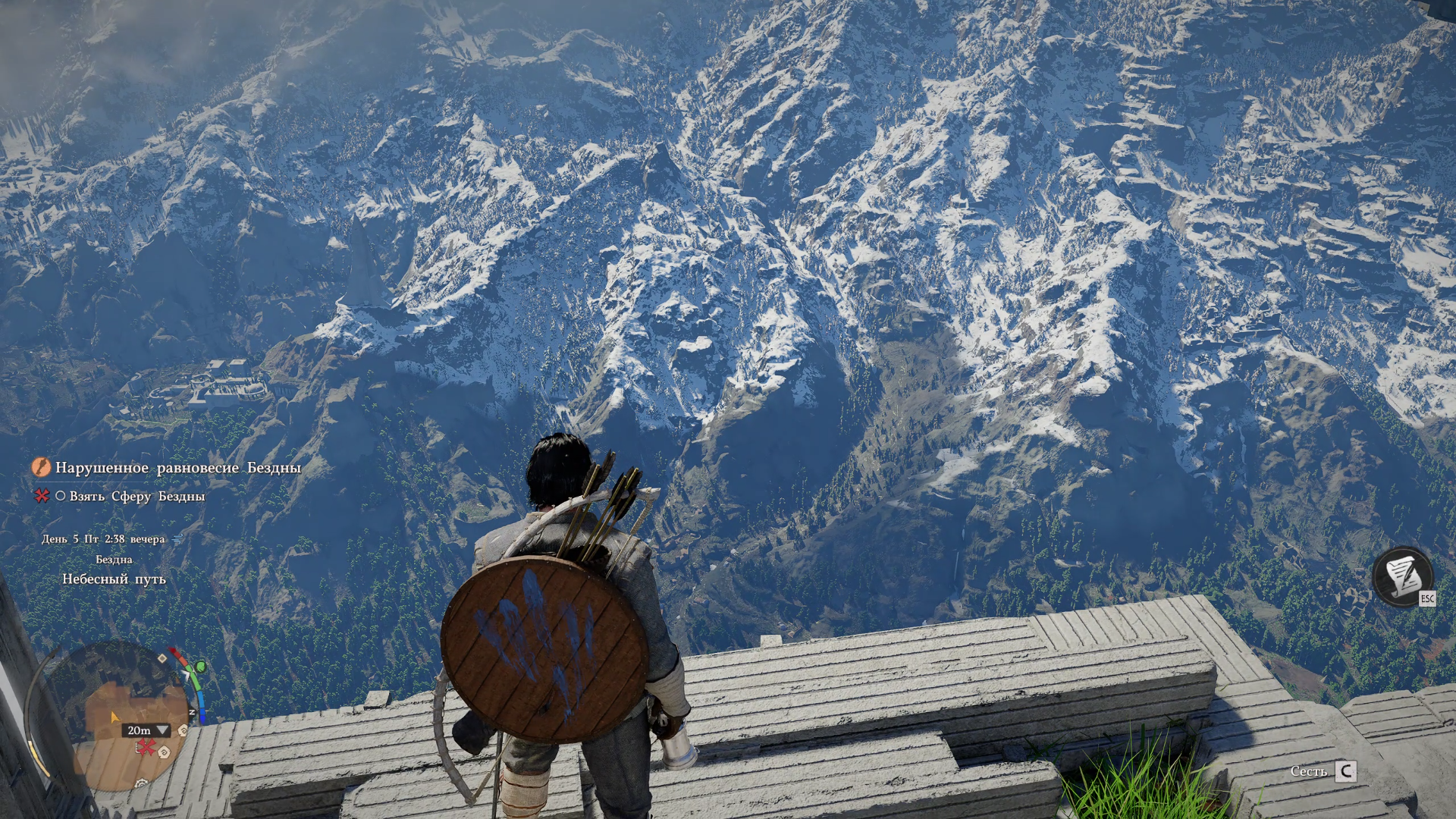Click the objective Взять Сферу Бездны
The height and width of the screenshot is (819, 1456).
coord(136,496)
